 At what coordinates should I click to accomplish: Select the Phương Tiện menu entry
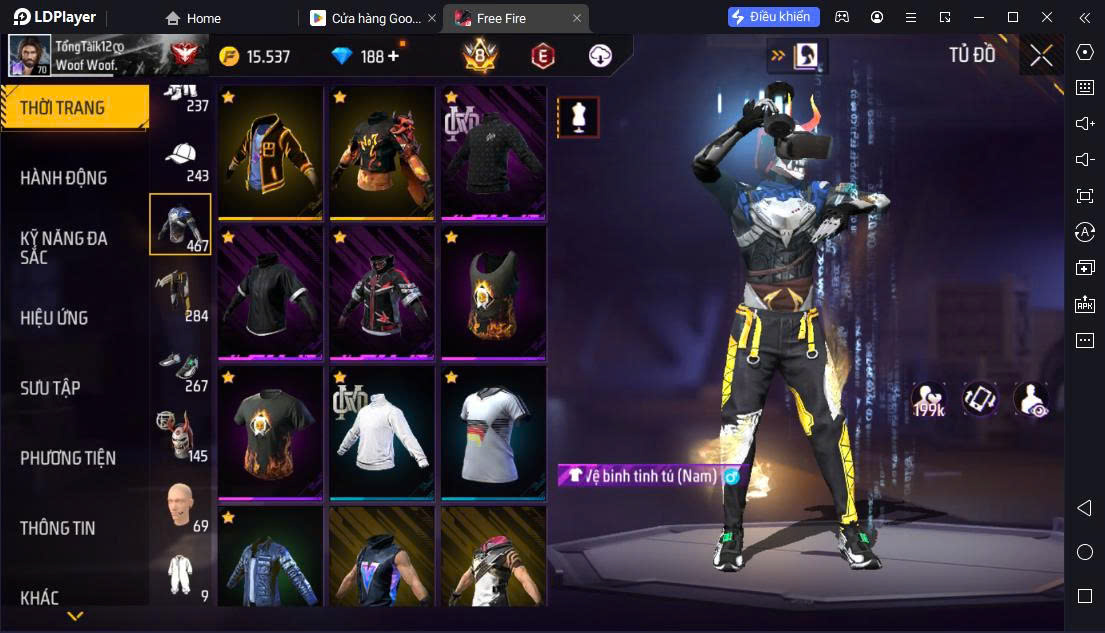point(68,458)
